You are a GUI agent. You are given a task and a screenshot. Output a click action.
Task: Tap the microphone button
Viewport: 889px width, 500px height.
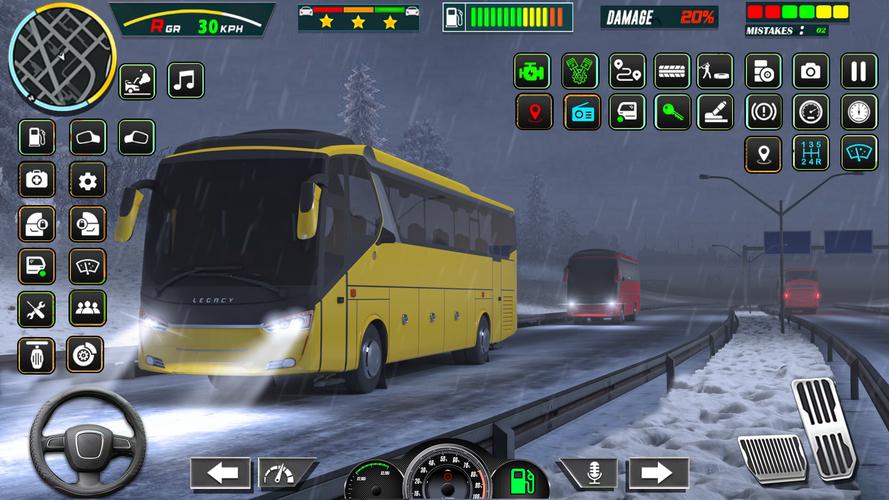tap(587, 473)
